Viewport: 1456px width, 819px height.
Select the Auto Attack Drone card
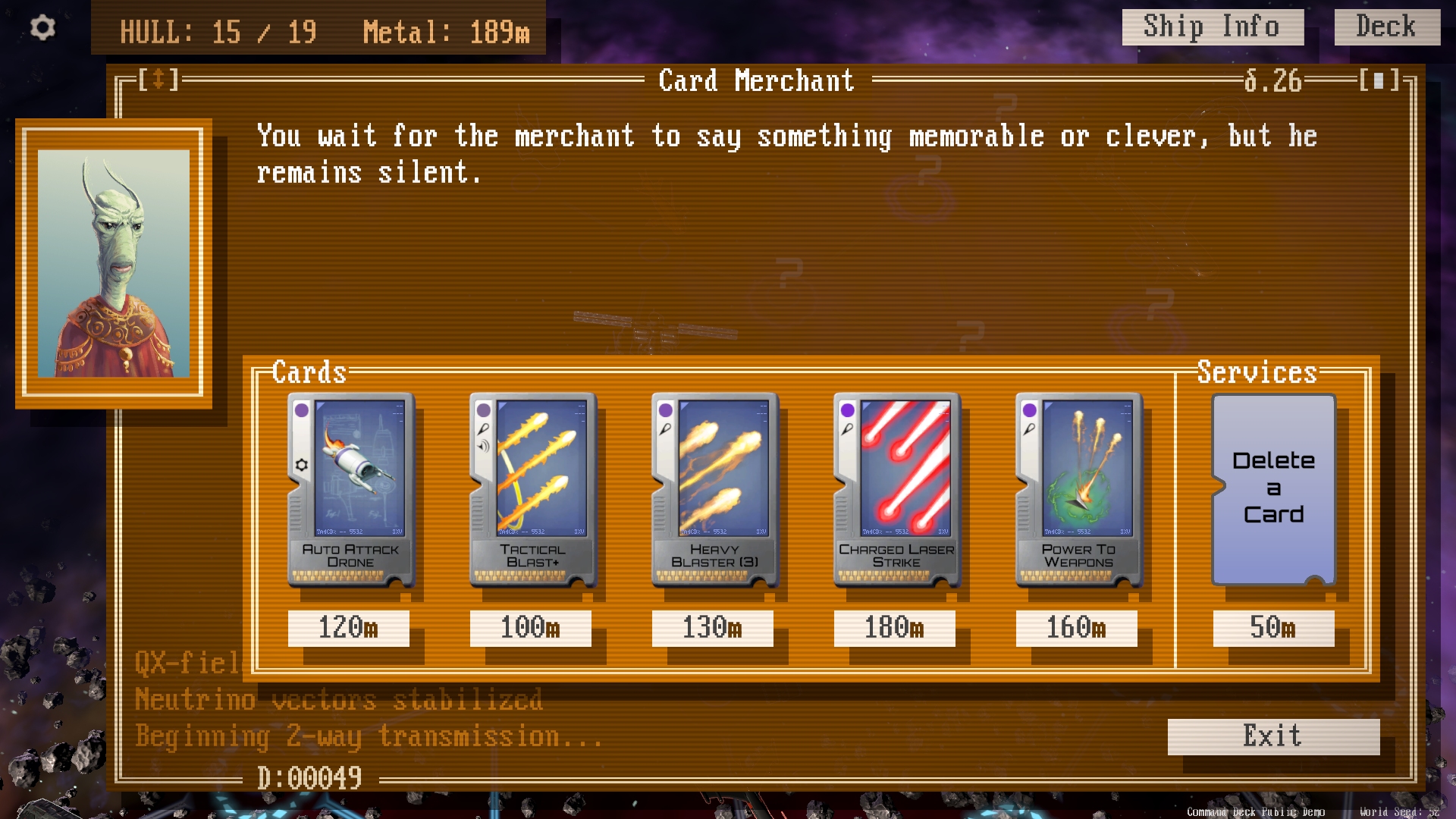click(351, 489)
